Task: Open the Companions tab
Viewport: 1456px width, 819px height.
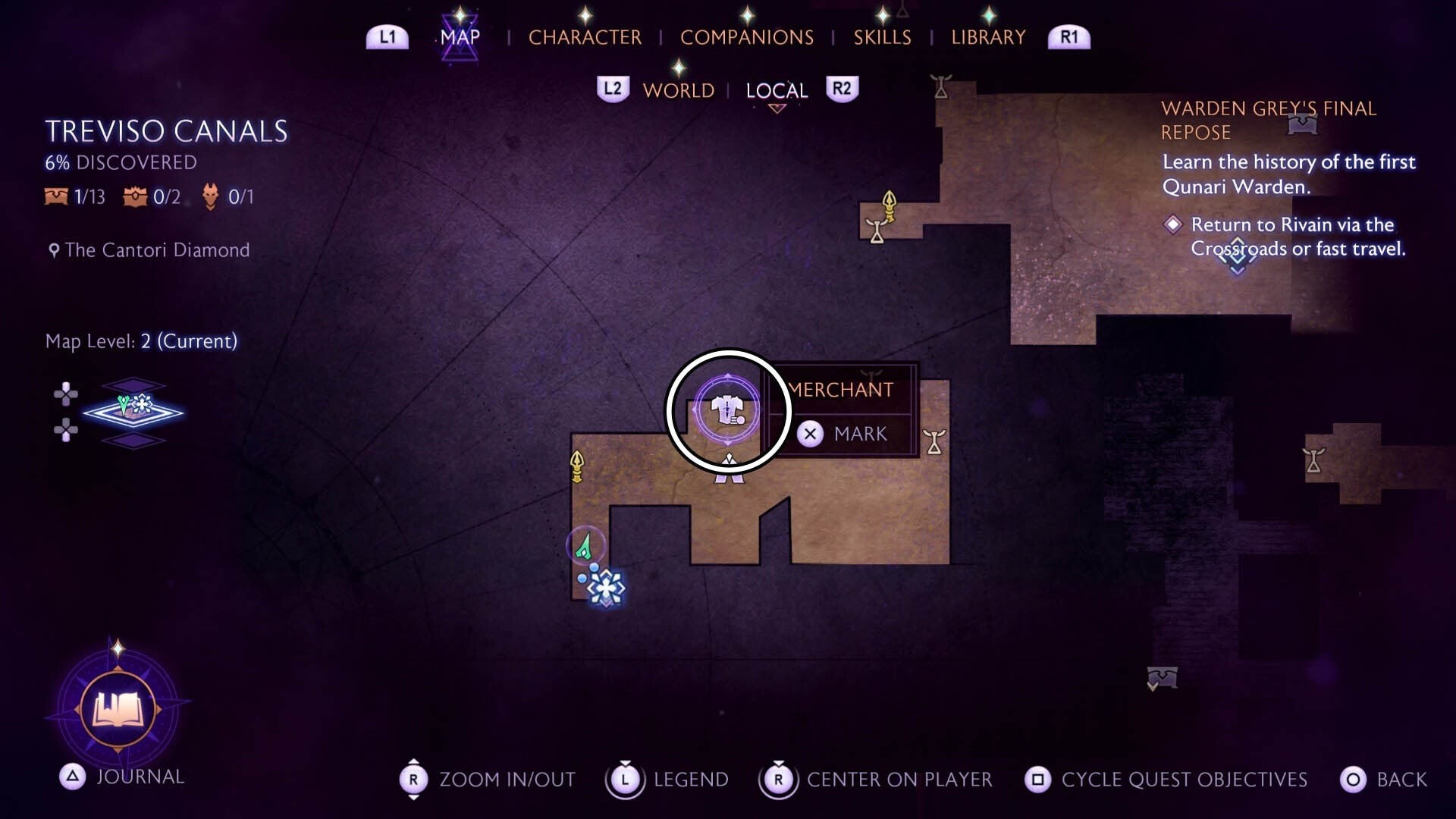Action: [746, 37]
